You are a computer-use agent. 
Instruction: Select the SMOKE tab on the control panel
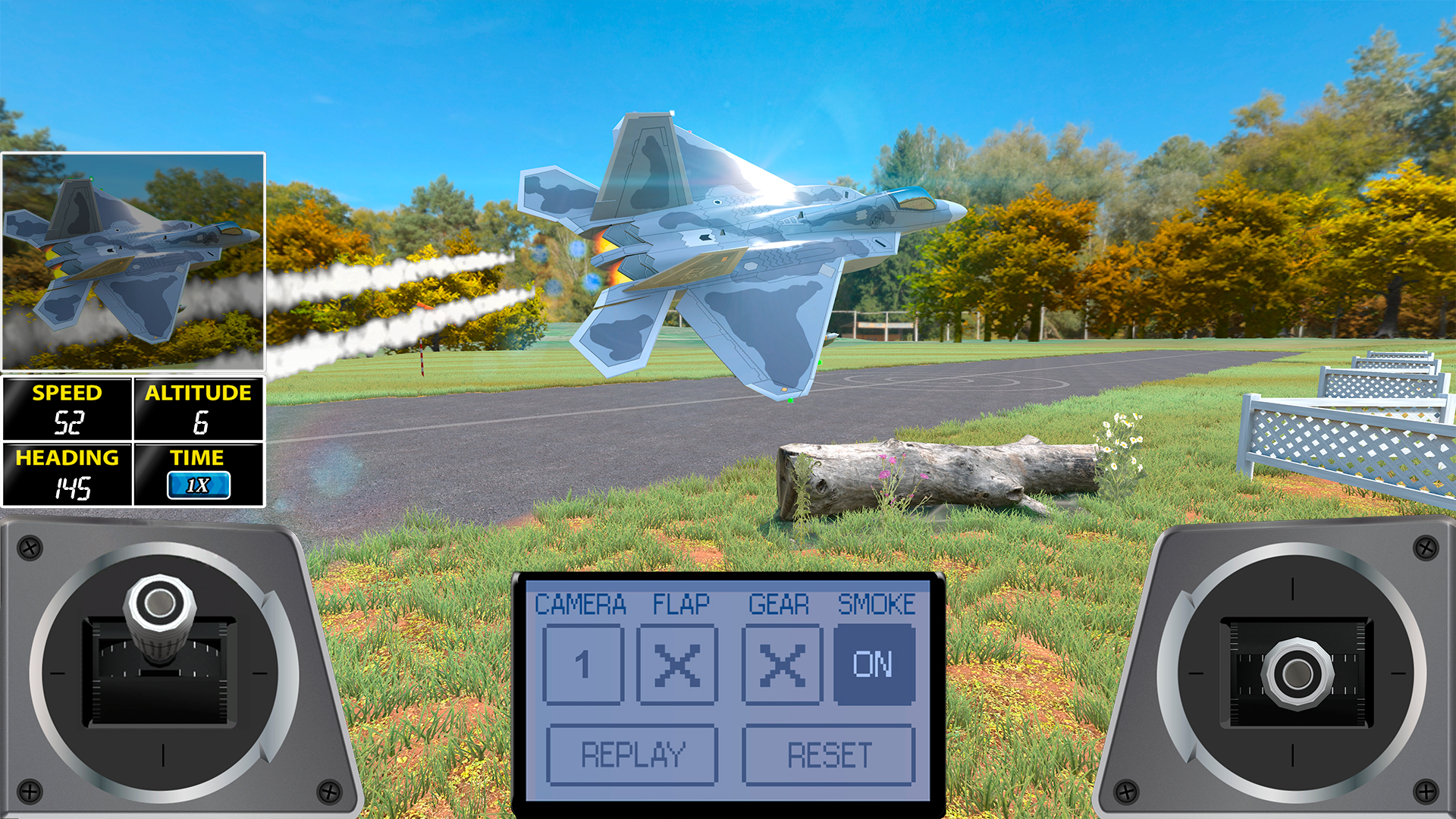[878, 604]
